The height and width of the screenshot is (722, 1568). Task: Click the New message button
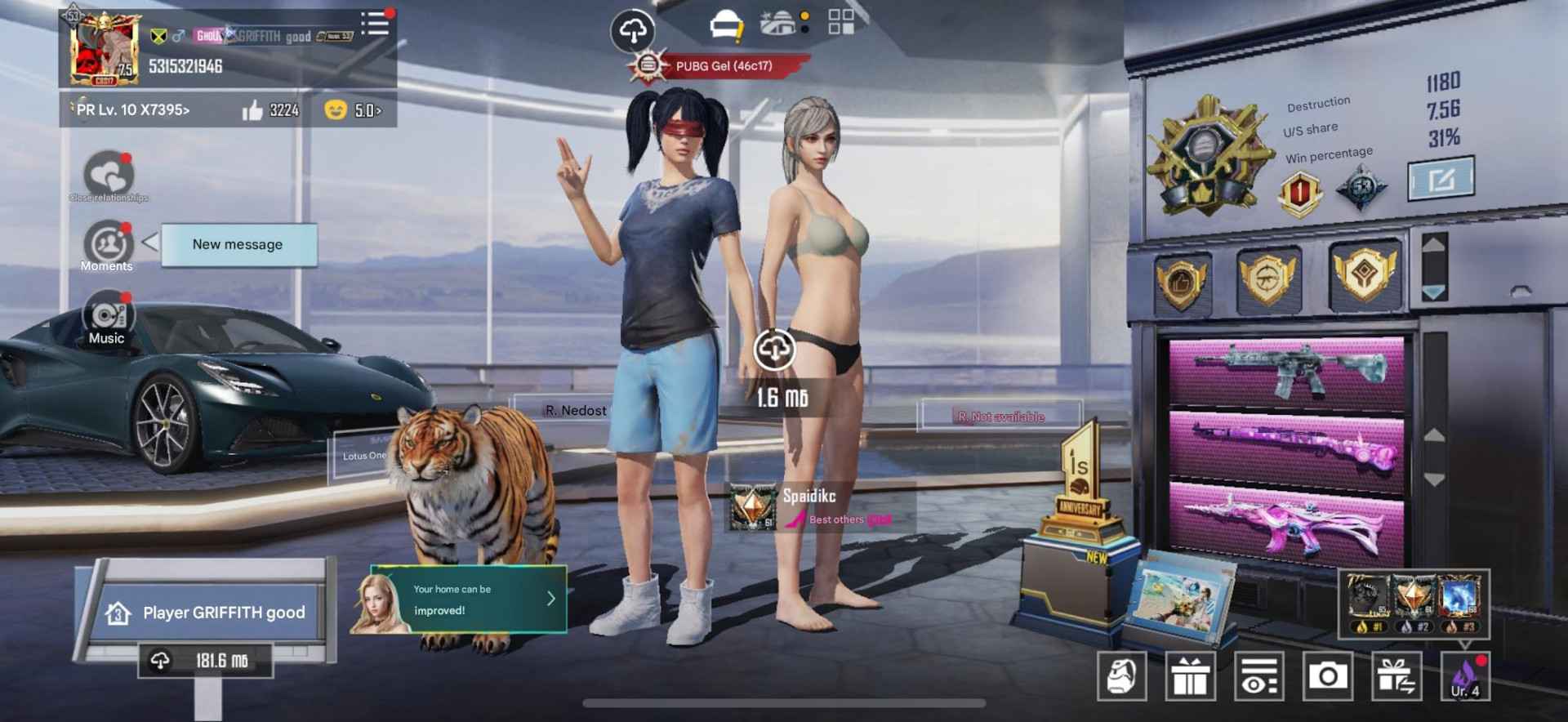coord(238,244)
